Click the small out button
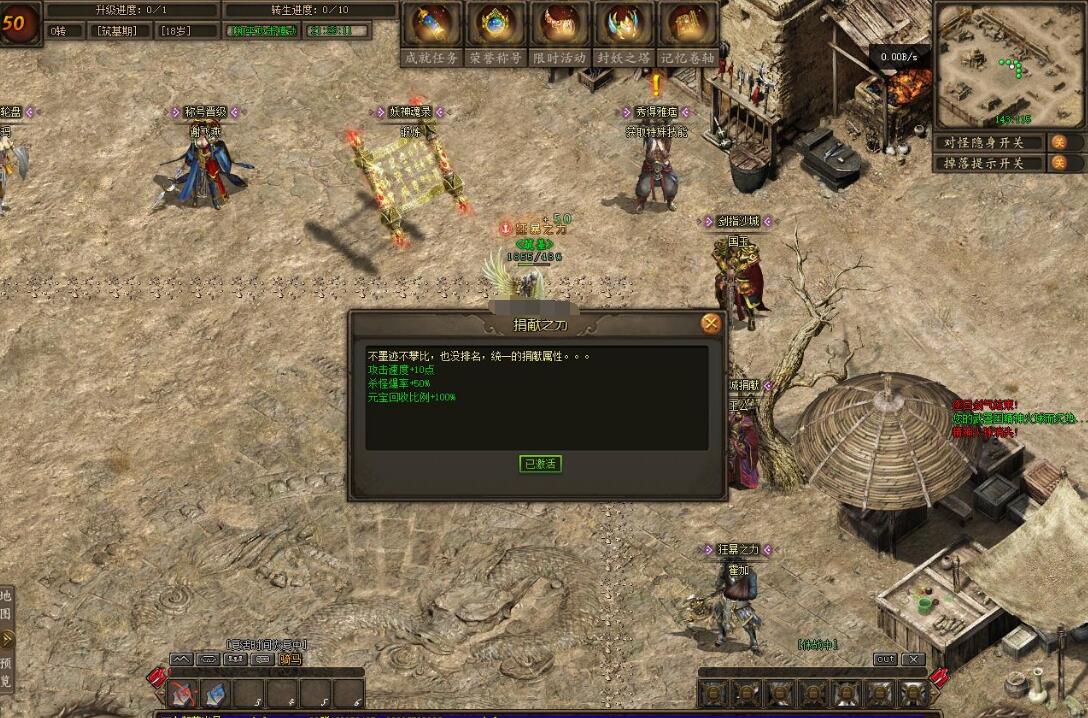Screen dimensions: 1088x718 click(885, 659)
